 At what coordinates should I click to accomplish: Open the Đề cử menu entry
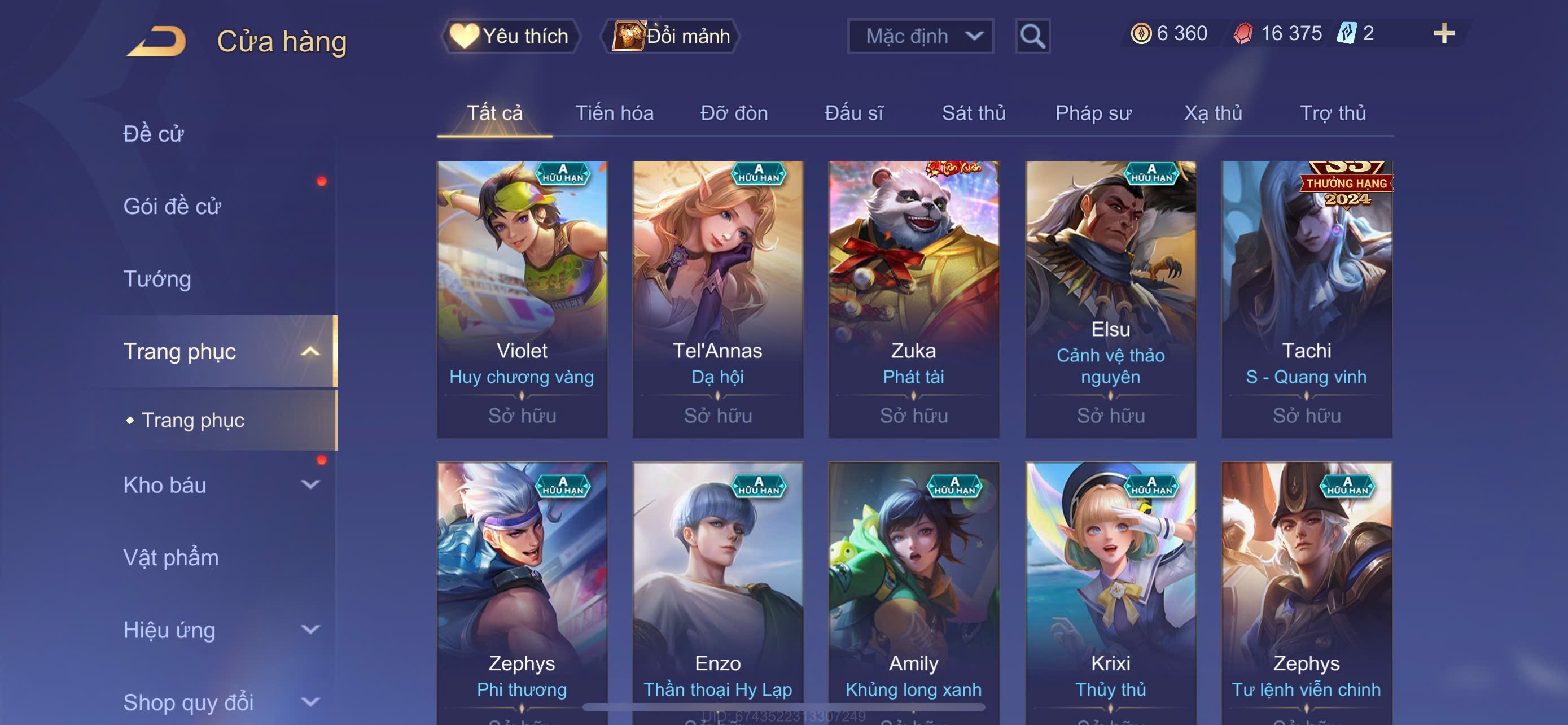point(154,134)
